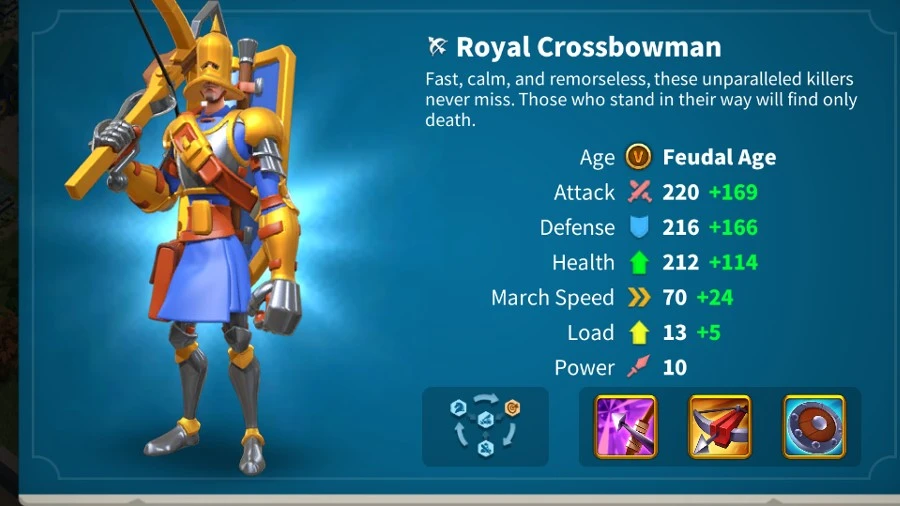Image resolution: width=900 pixels, height=506 pixels.
Task: Select the crossbow skill icon
Action: (x=720, y=427)
